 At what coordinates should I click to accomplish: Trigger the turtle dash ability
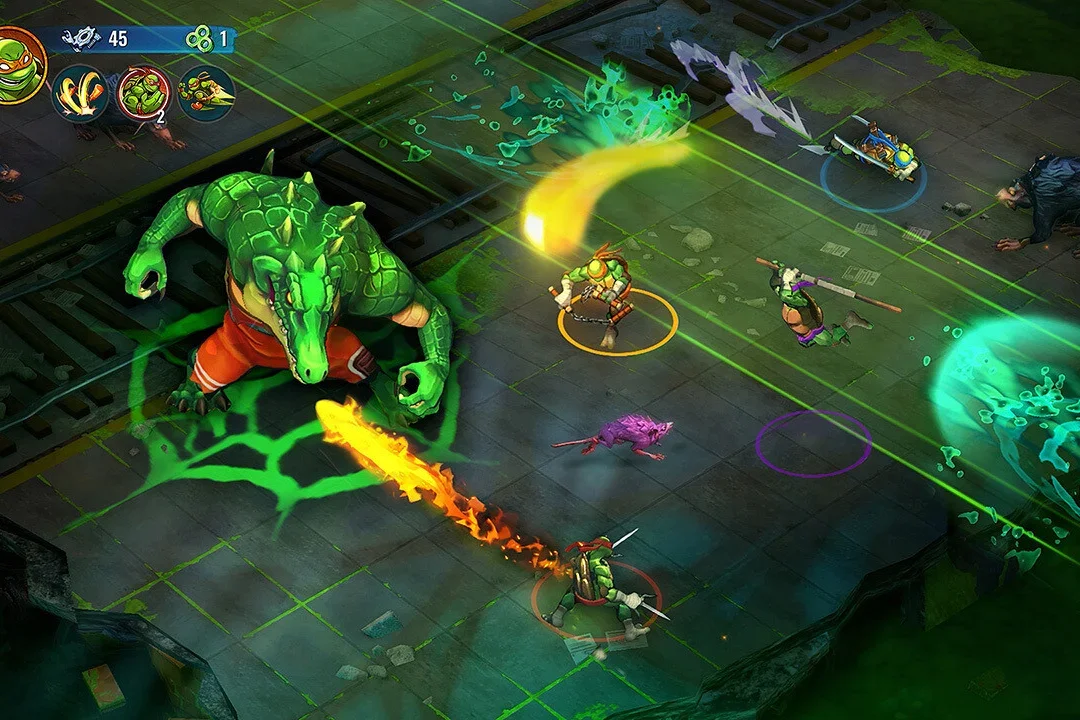[x=205, y=93]
